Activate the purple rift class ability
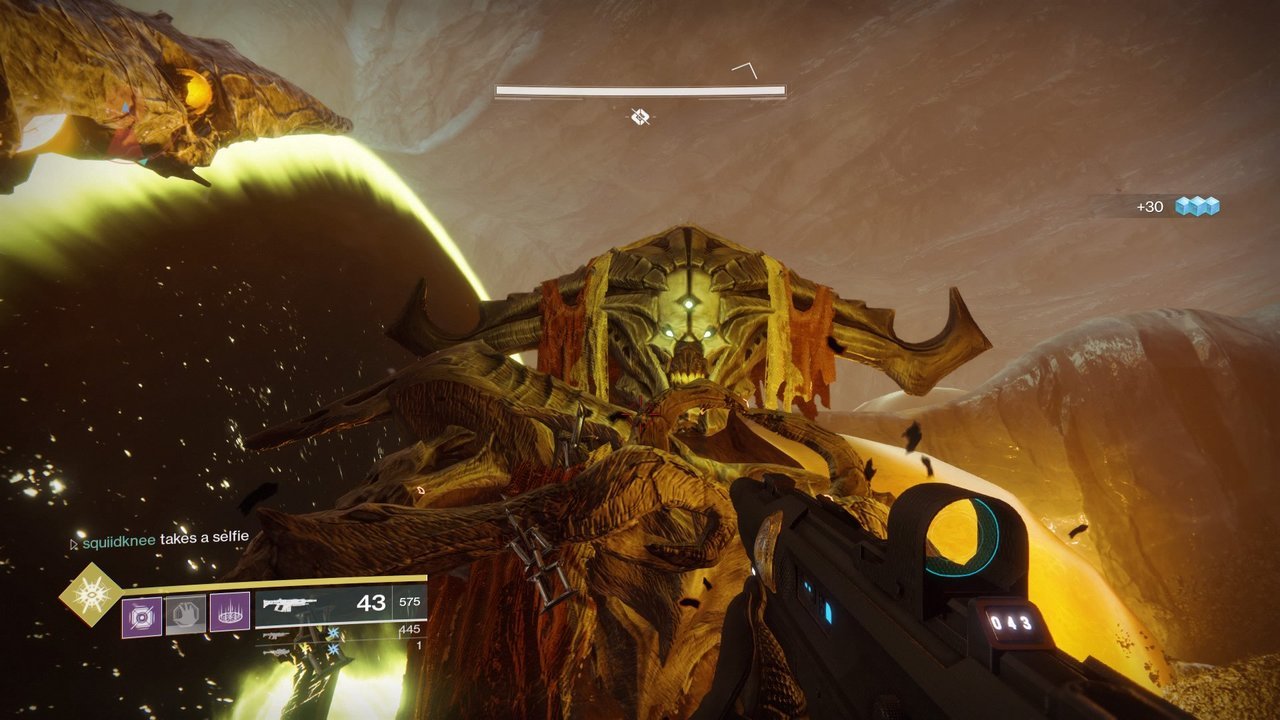 (x=230, y=613)
